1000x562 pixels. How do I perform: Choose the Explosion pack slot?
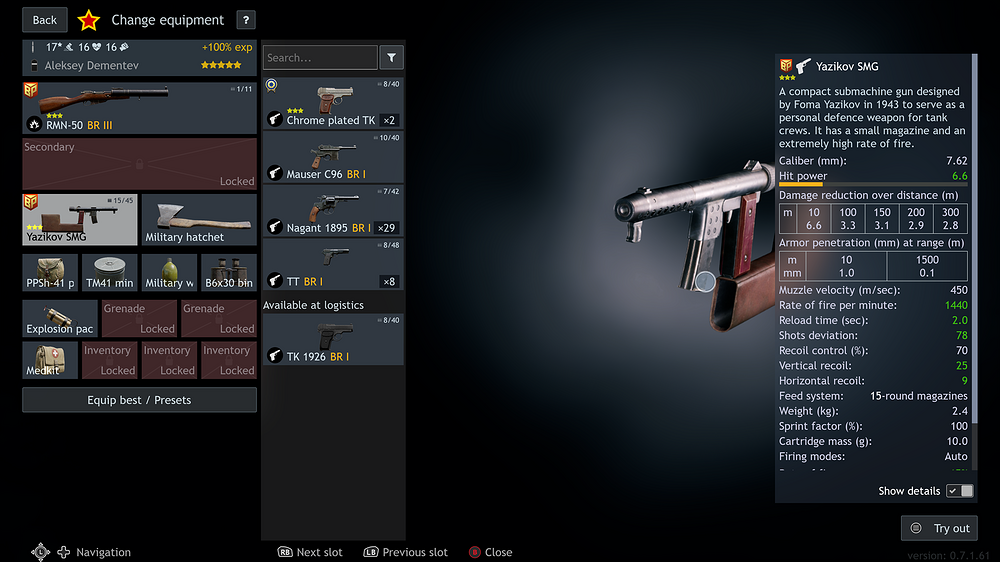pos(60,318)
